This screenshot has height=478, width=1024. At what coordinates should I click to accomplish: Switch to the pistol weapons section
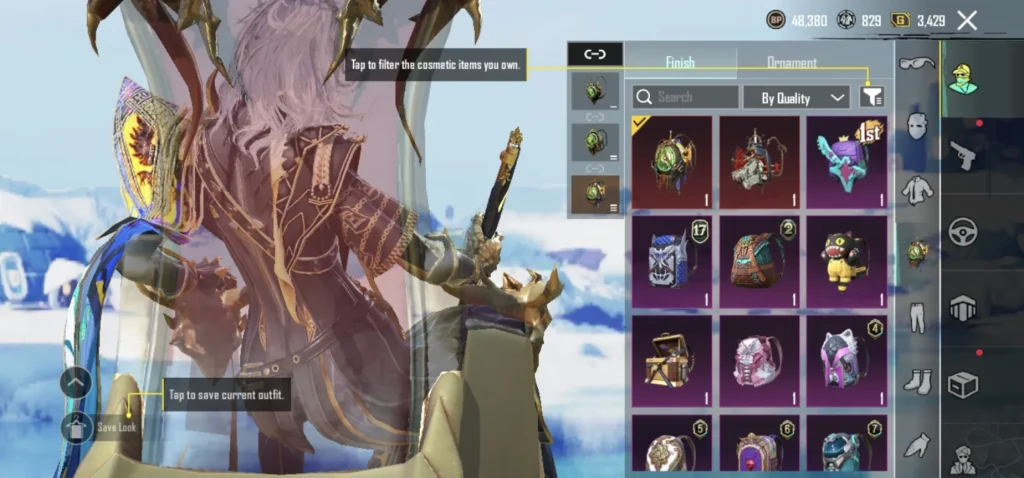tap(961, 155)
